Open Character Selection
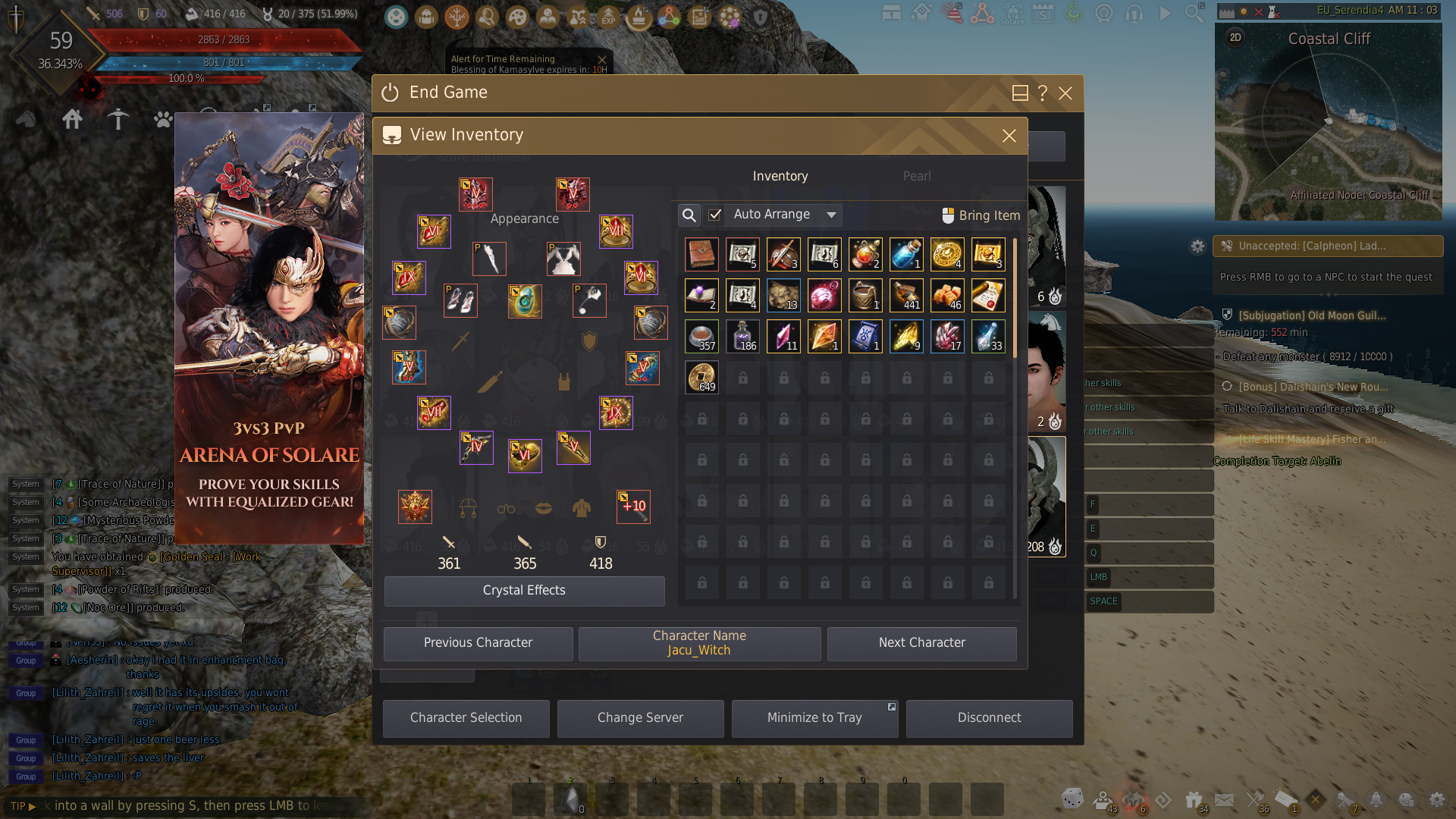The image size is (1456, 819). (466, 718)
